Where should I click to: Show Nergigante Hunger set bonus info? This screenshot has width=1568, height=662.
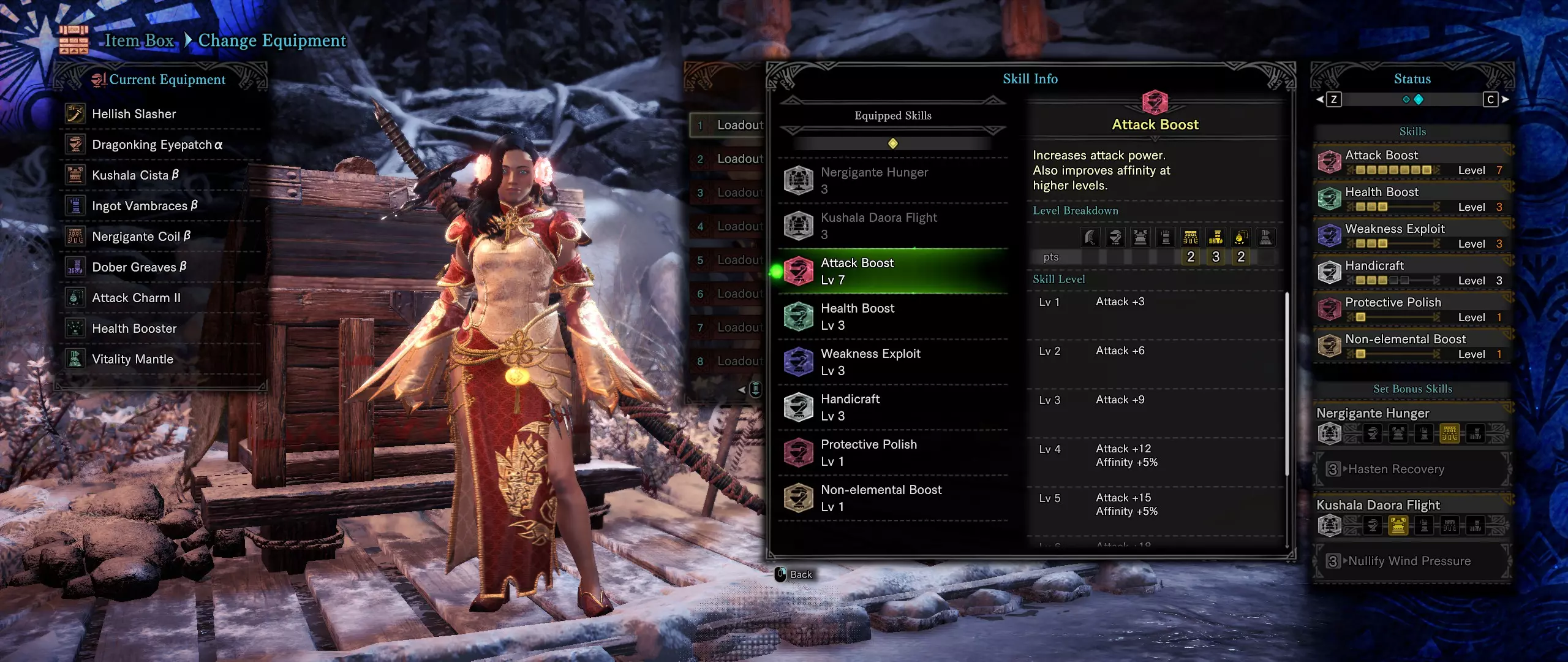(892, 180)
